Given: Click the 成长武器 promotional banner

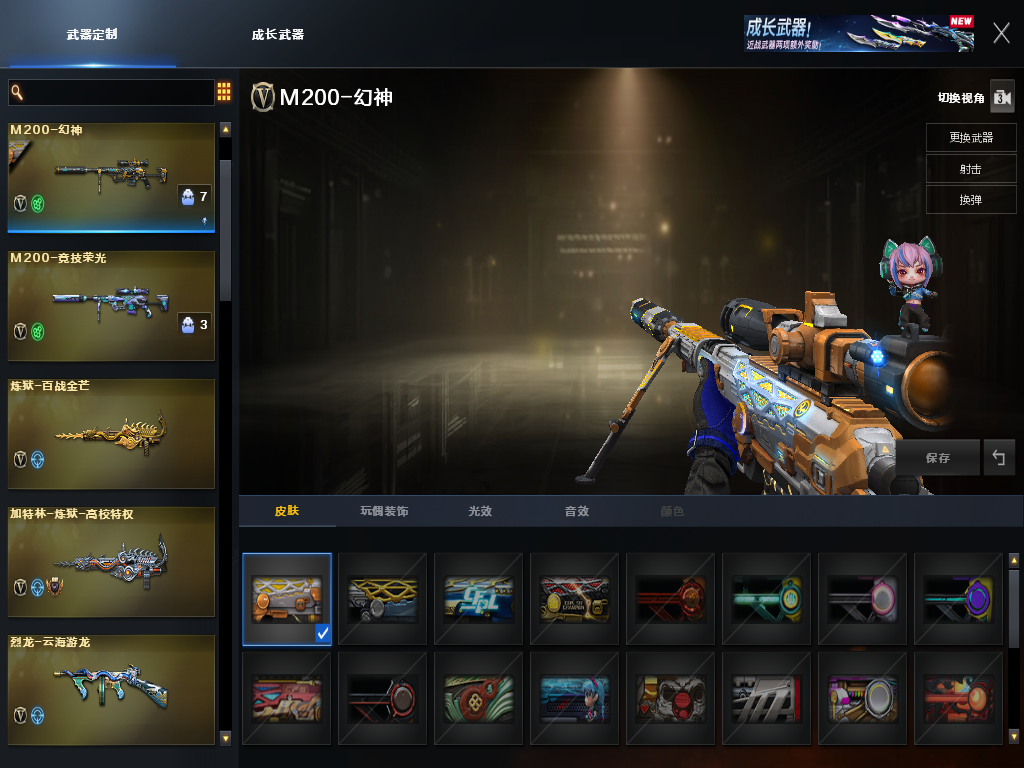Looking at the screenshot, I should click(x=858, y=33).
